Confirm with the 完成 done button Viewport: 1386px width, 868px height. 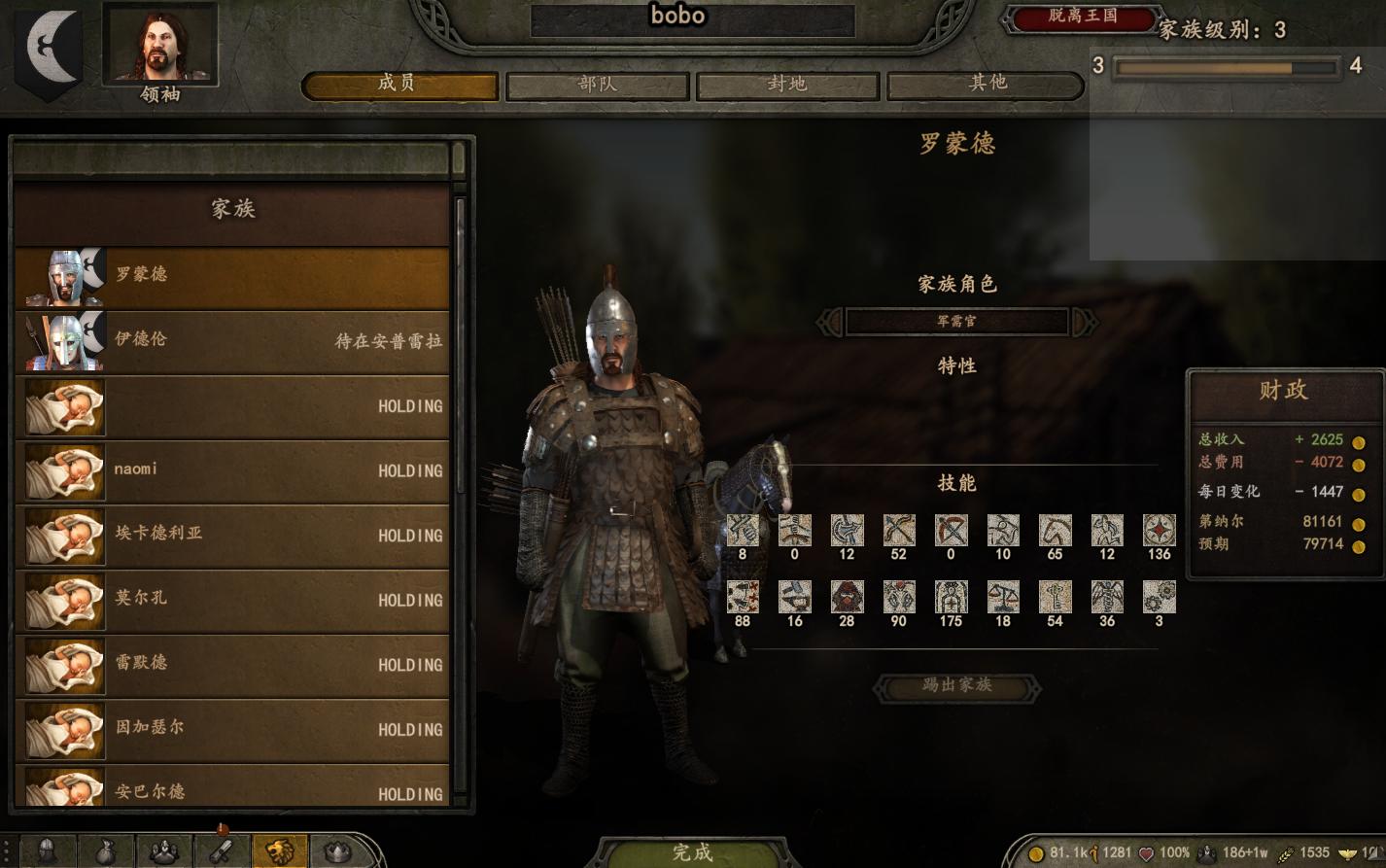[692, 852]
